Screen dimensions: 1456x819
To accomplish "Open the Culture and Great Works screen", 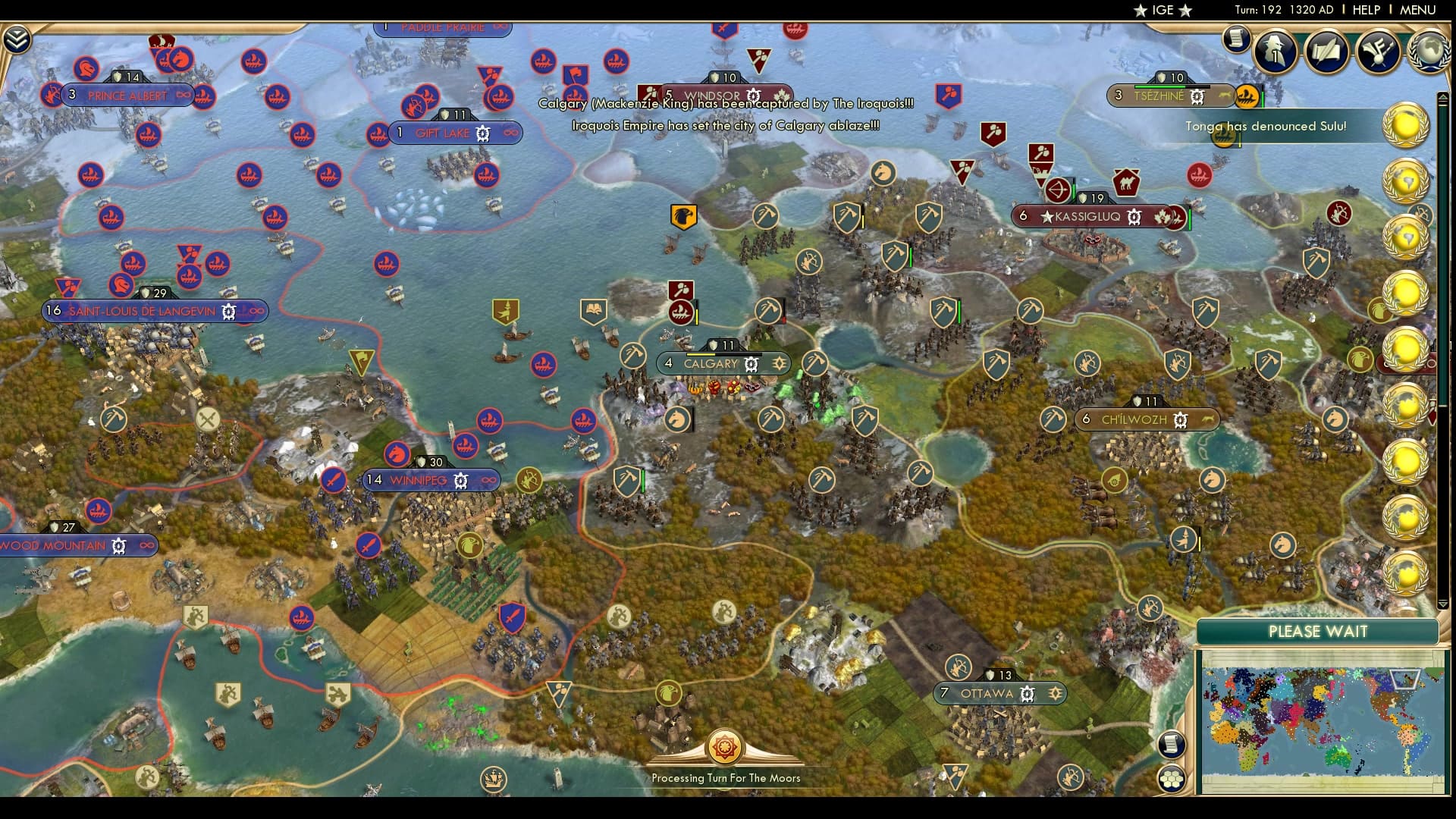I will (1379, 53).
